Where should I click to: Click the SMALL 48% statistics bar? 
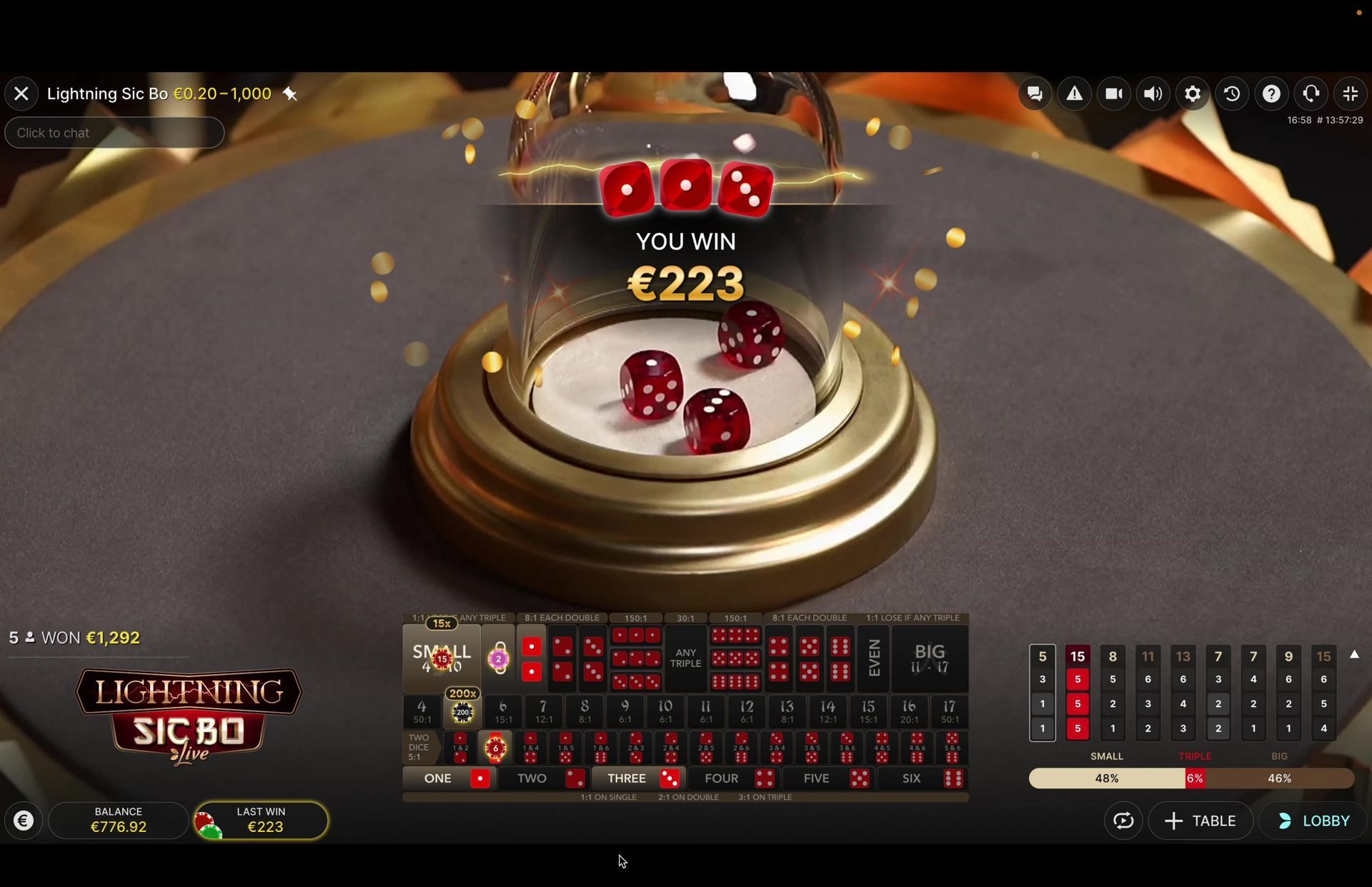(1105, 778)
